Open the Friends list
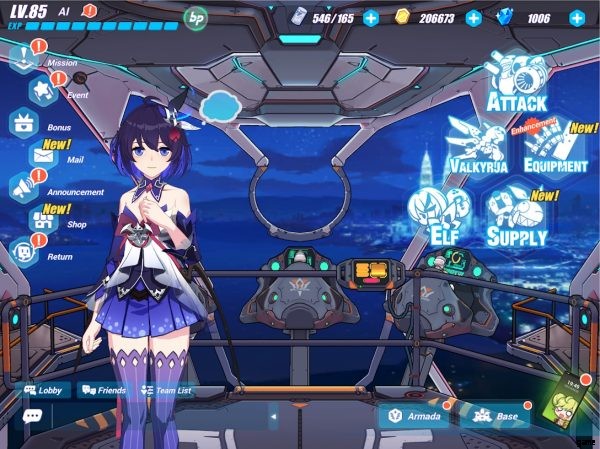The width and height of the screenshot is (600, 449). coord(104,390)
